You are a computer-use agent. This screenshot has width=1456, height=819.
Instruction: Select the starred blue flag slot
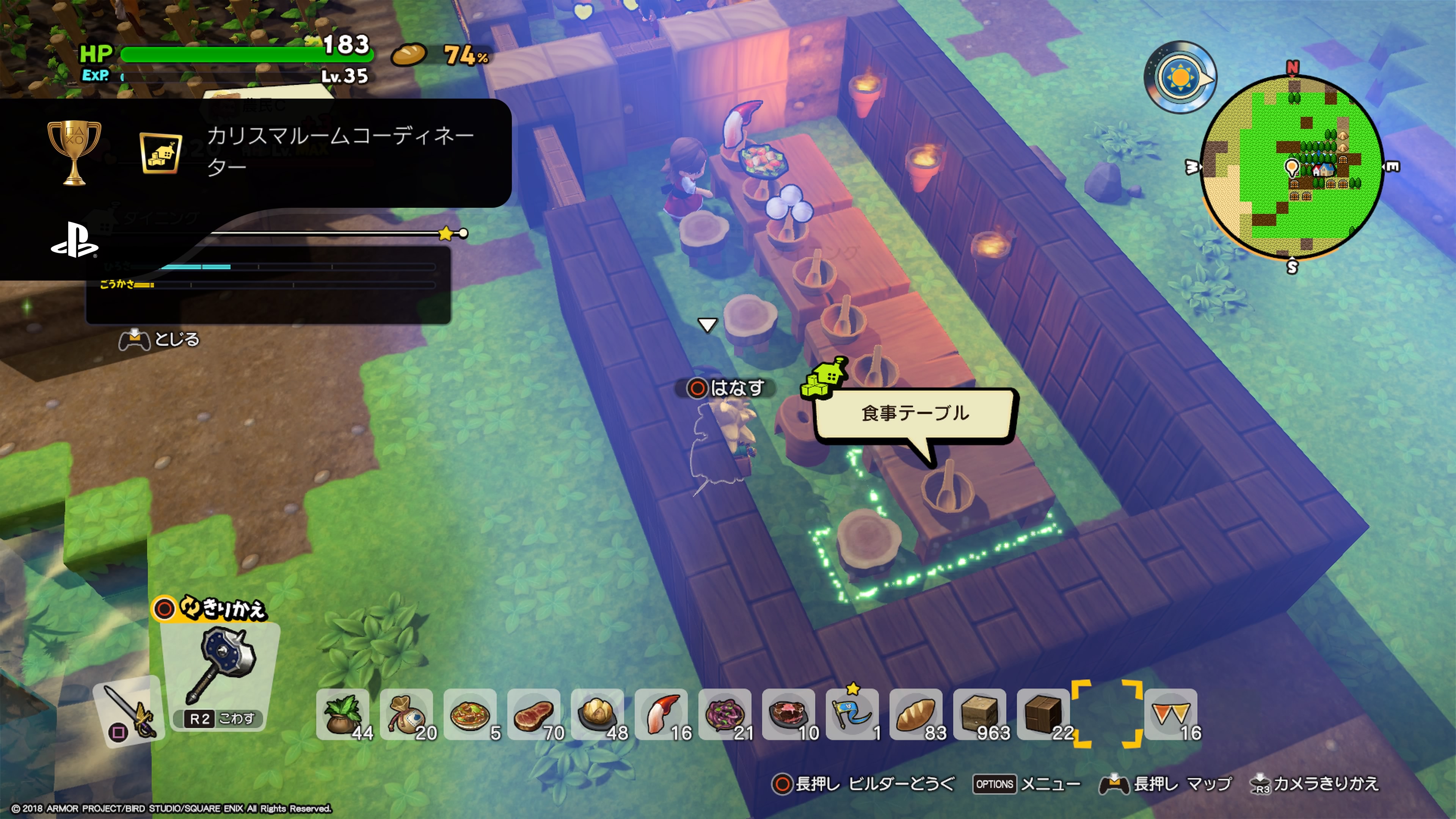852,715
